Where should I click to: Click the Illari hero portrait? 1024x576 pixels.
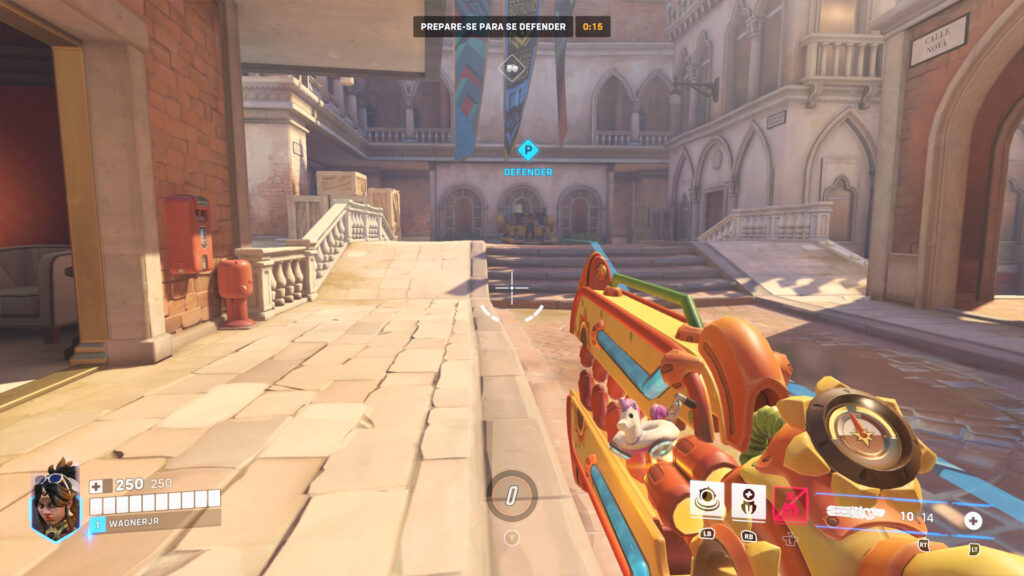(x=55, y=501)
